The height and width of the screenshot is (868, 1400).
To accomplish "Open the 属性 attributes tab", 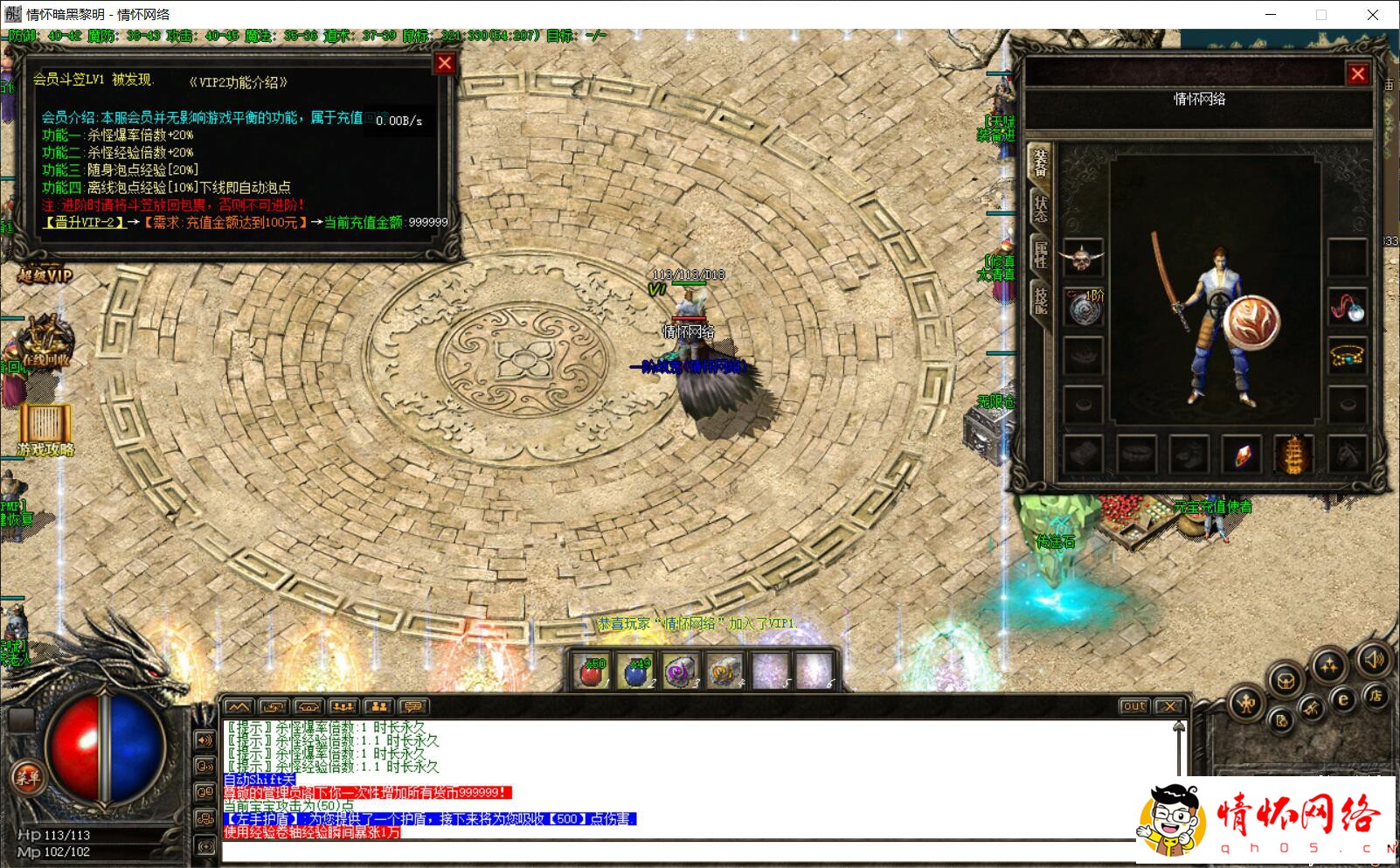I will 1040,254.
